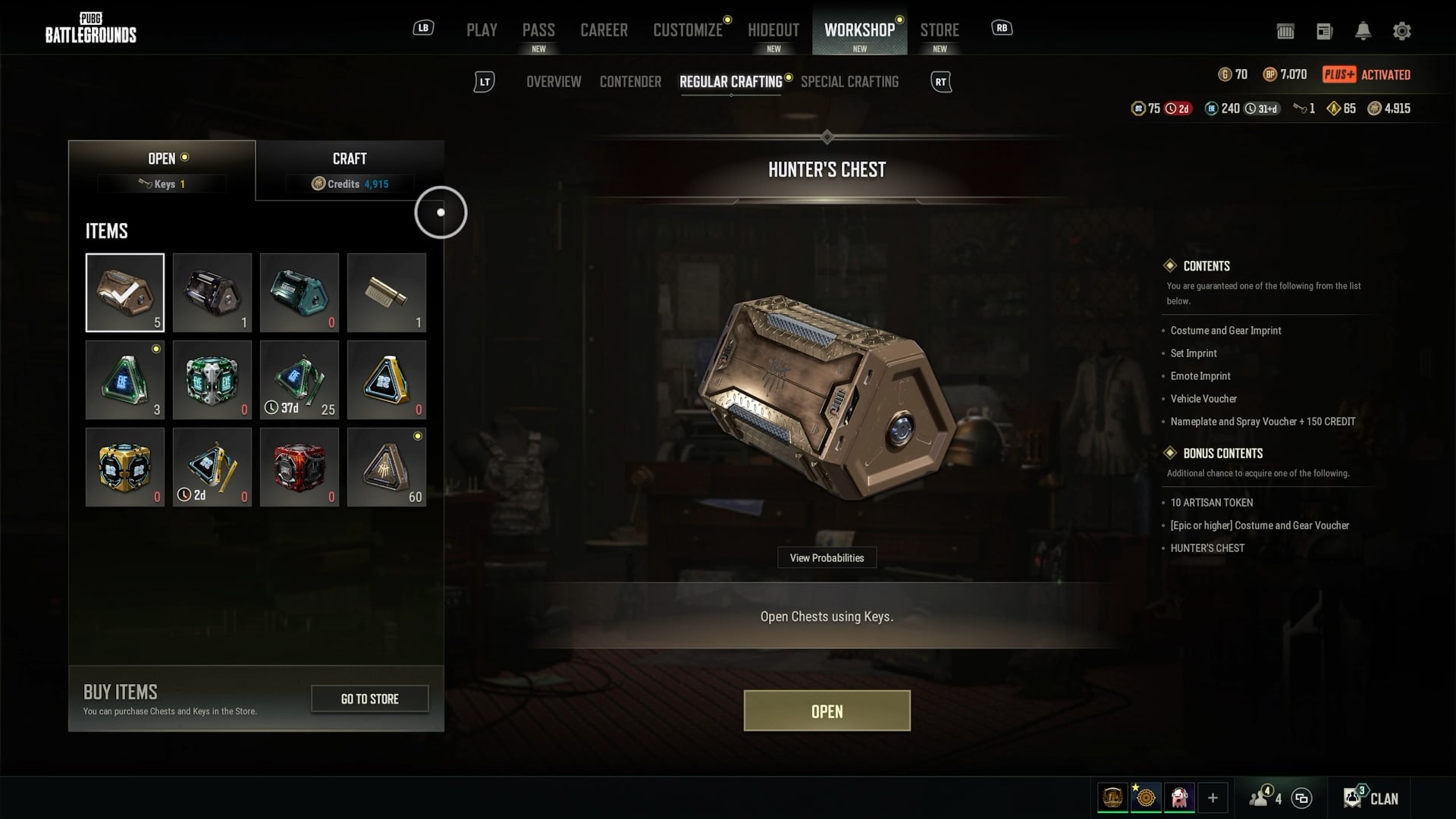Check notifications via the bell icon
Screen dimensions: 1456x819
(1363, 31)
